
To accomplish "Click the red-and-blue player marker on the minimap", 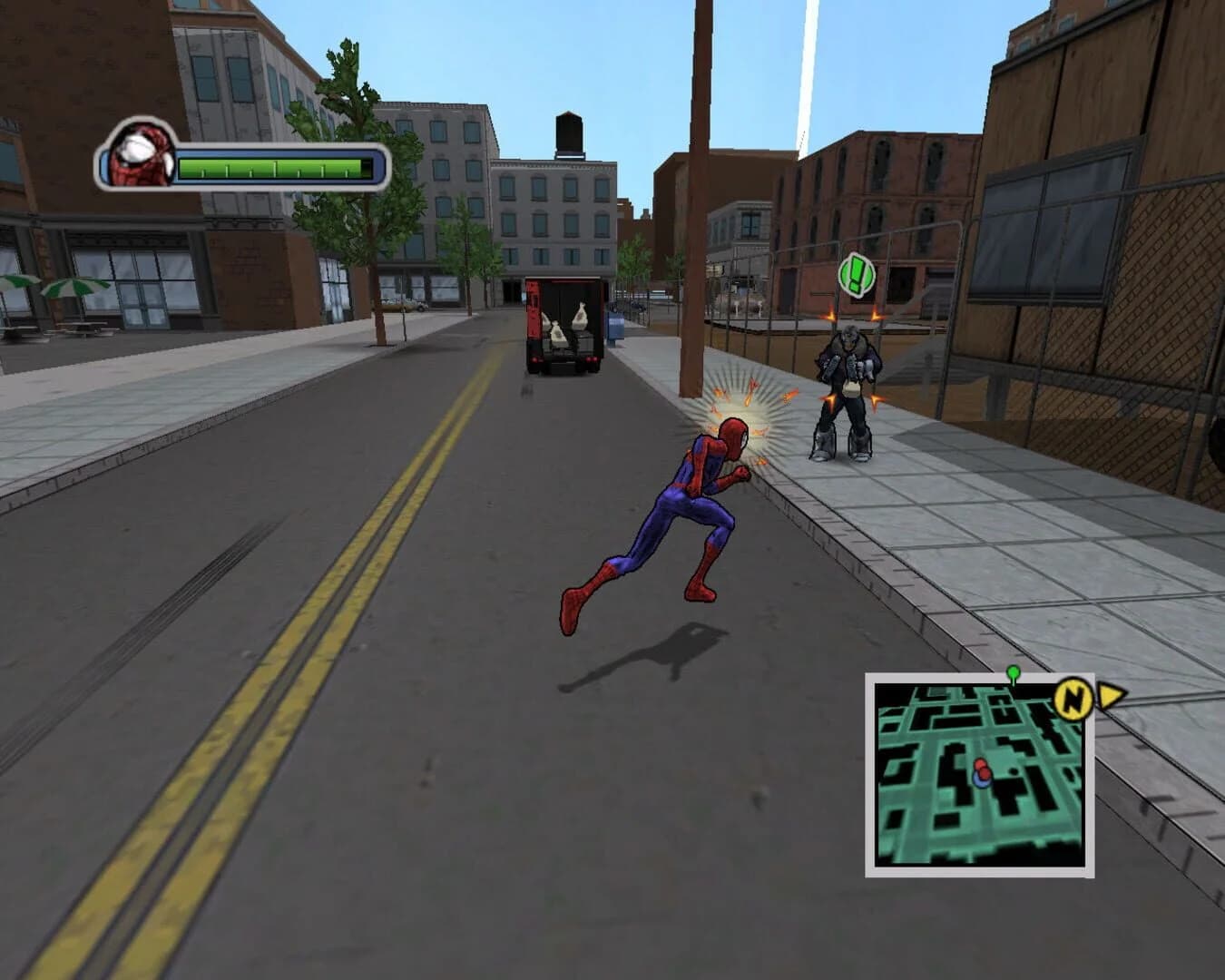I will [x=981, y=774].
